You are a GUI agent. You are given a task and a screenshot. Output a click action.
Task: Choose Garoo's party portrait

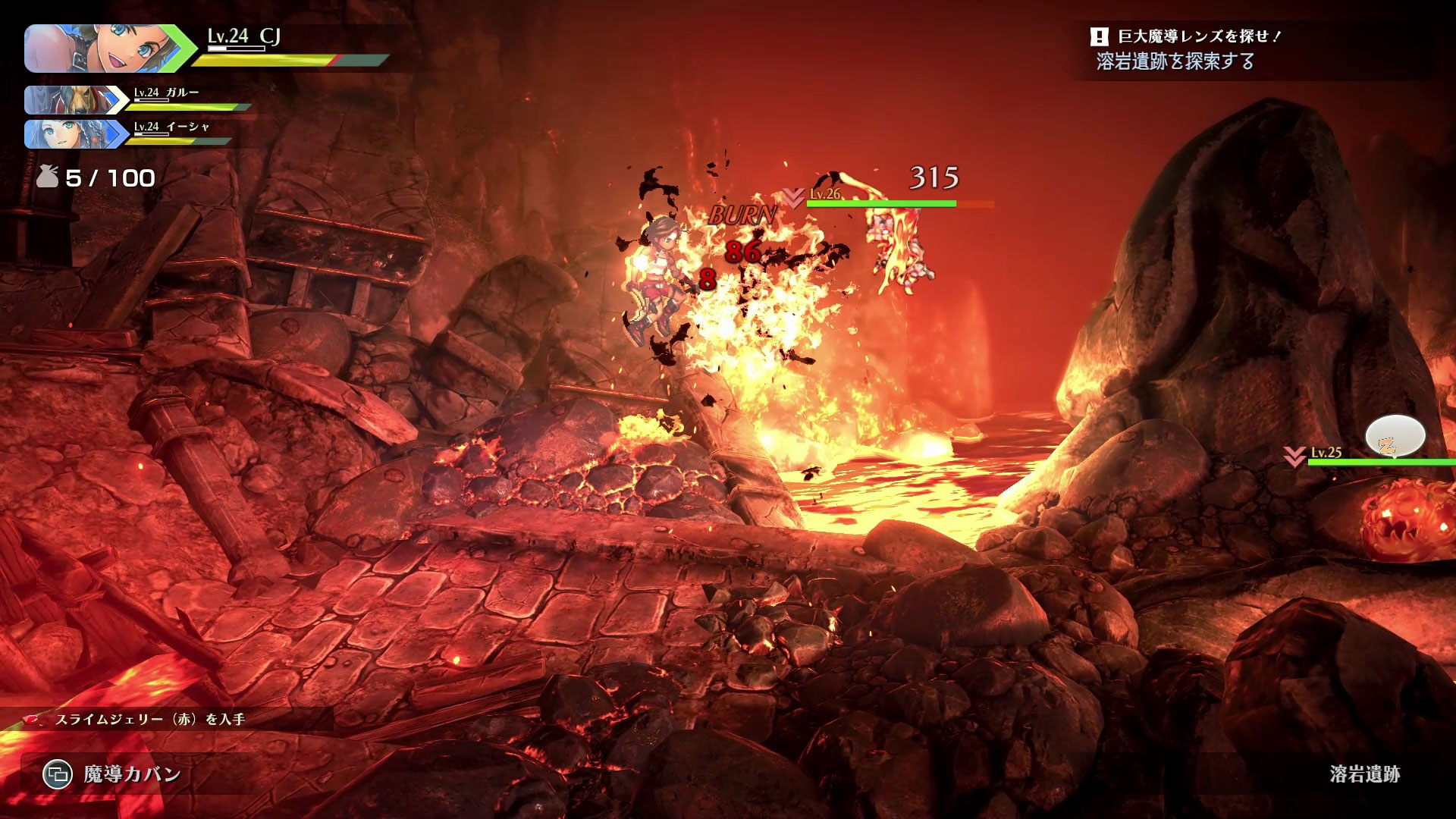click(x=70, y=100)
